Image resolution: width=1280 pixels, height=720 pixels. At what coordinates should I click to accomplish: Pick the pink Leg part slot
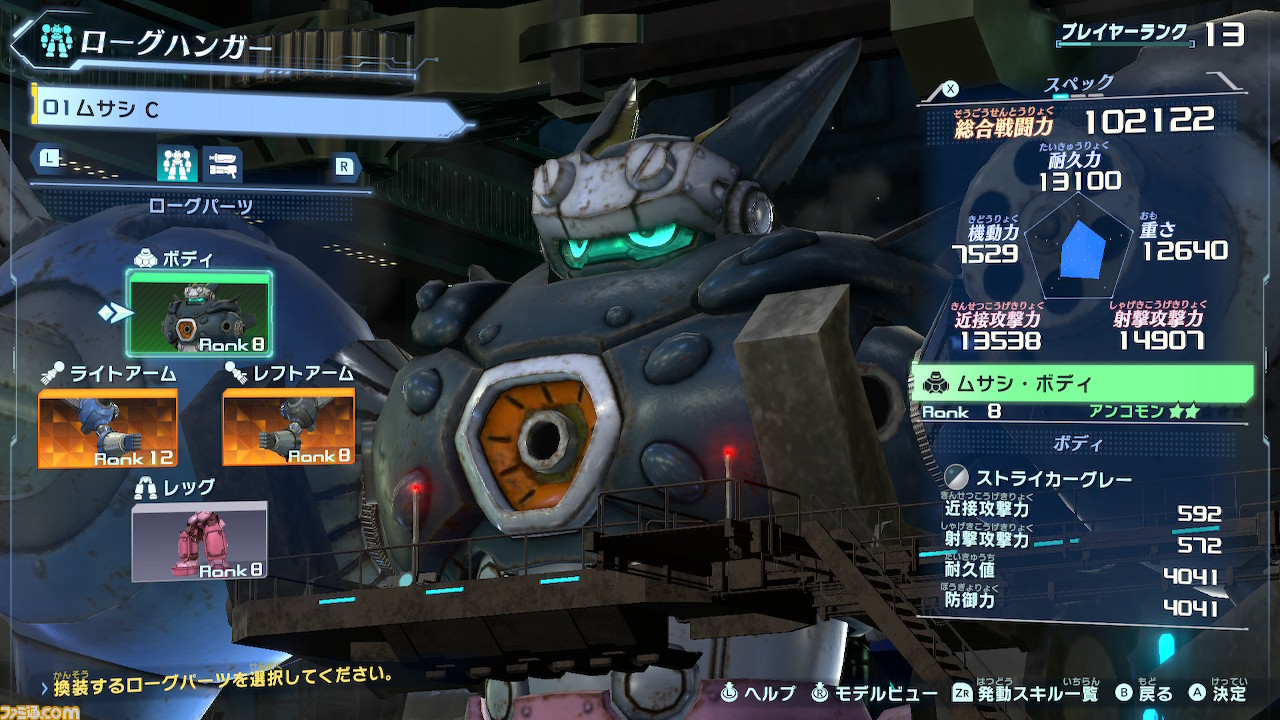point(200,540)
